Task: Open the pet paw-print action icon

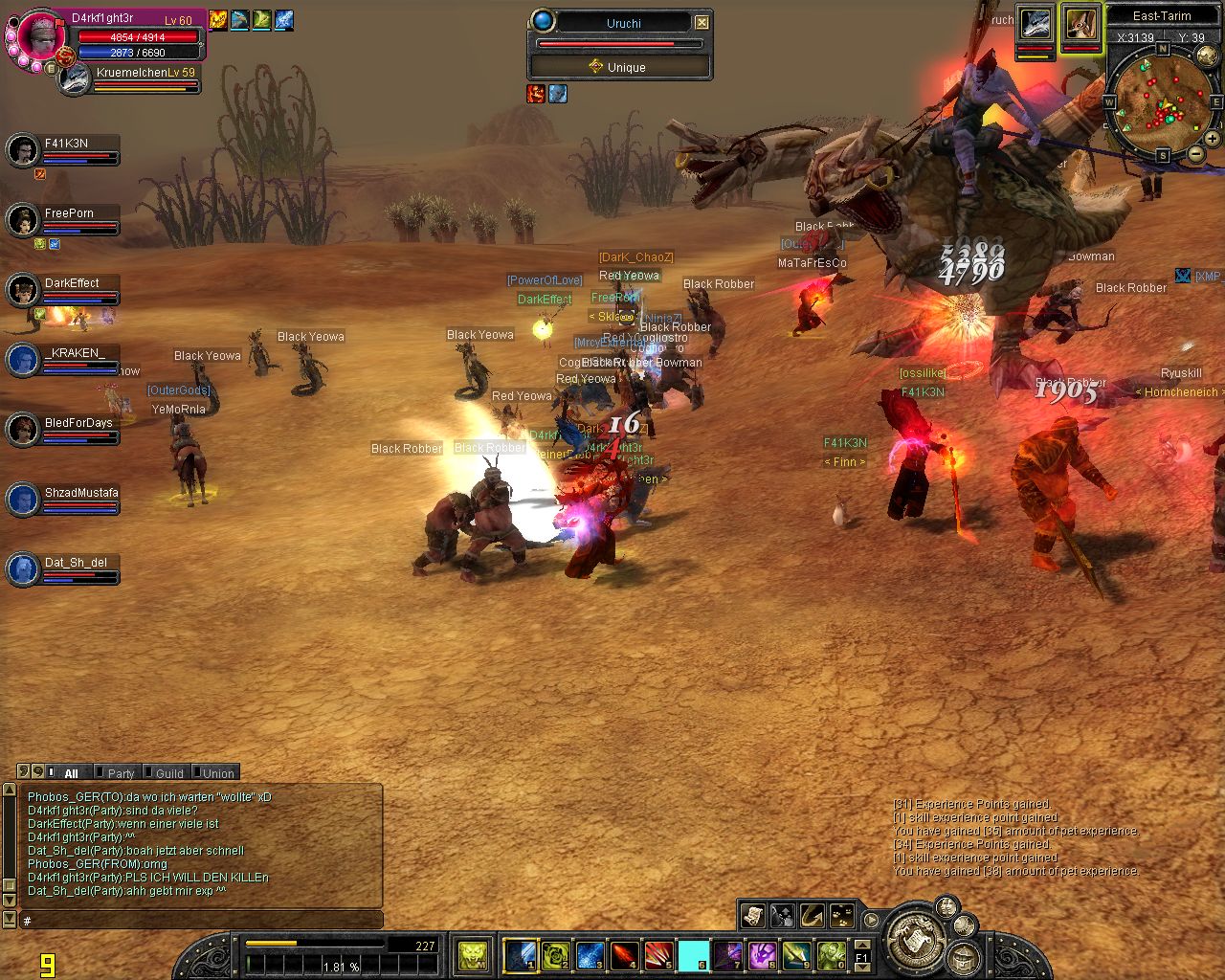Action: (841, 916)
